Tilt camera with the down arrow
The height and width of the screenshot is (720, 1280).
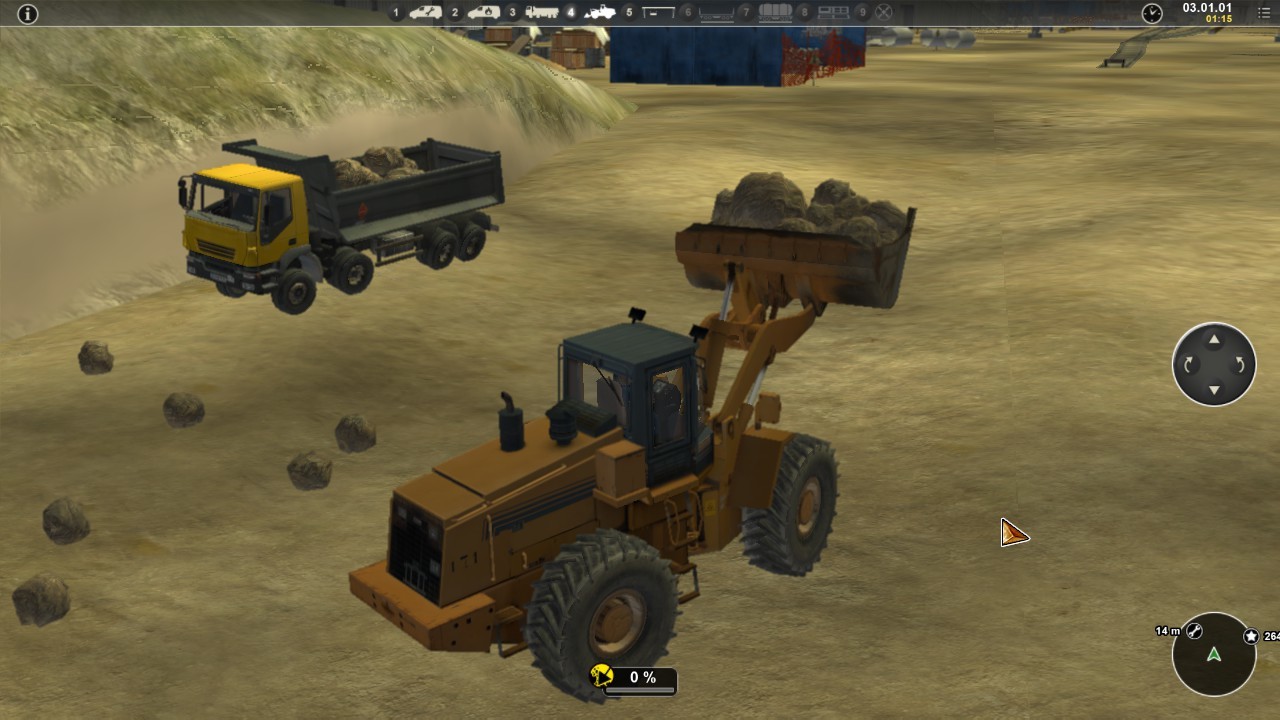pyautogui.click(x=1214, y=389)
